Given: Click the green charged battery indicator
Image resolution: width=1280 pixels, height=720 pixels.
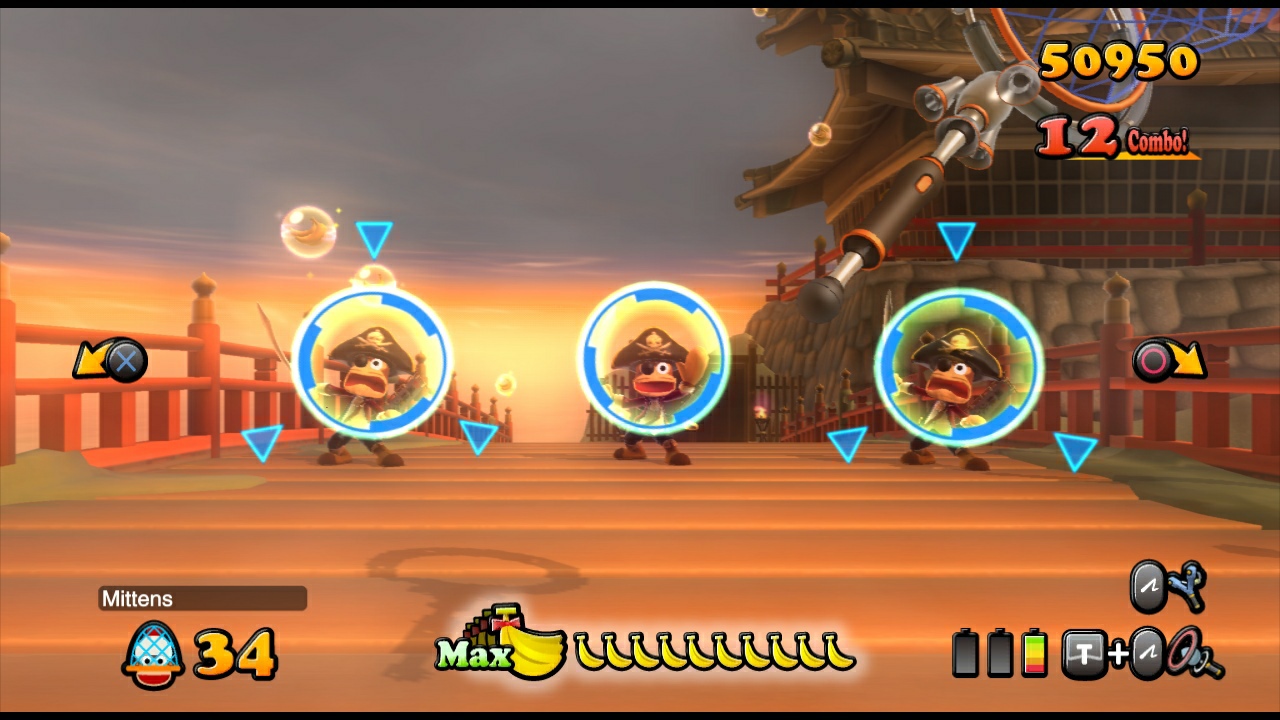Looking at the screenshot, I should click(x=1035, y=651).
